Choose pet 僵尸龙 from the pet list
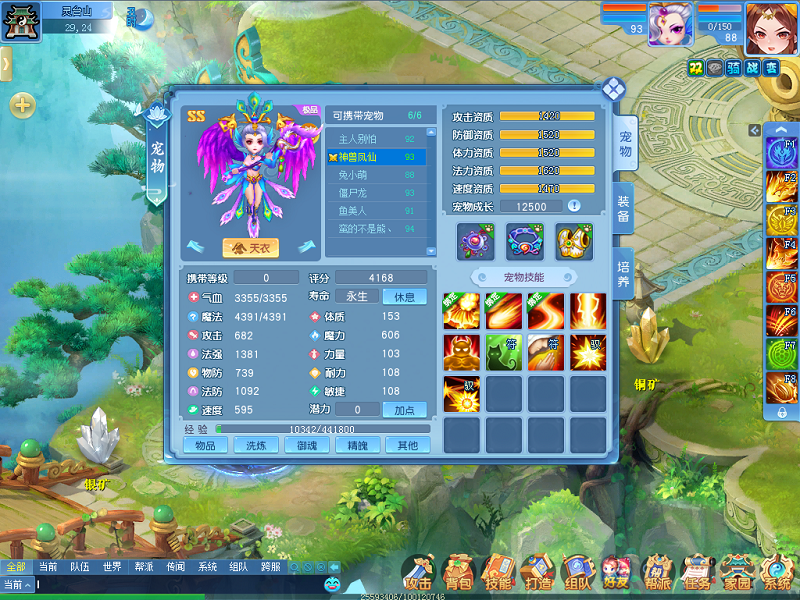 click(x=375, y=193)
